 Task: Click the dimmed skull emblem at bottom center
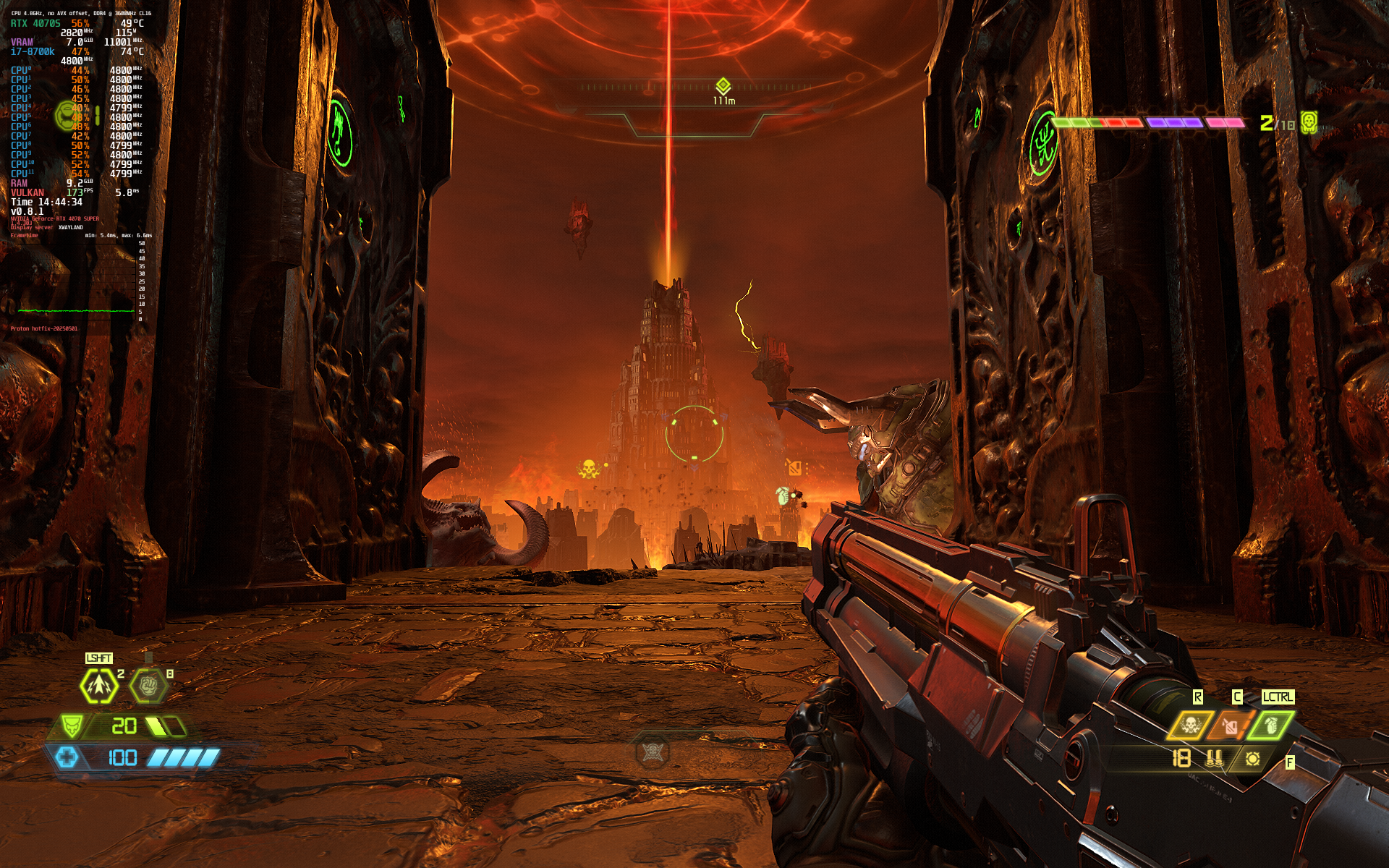click(x=651, y=752)
